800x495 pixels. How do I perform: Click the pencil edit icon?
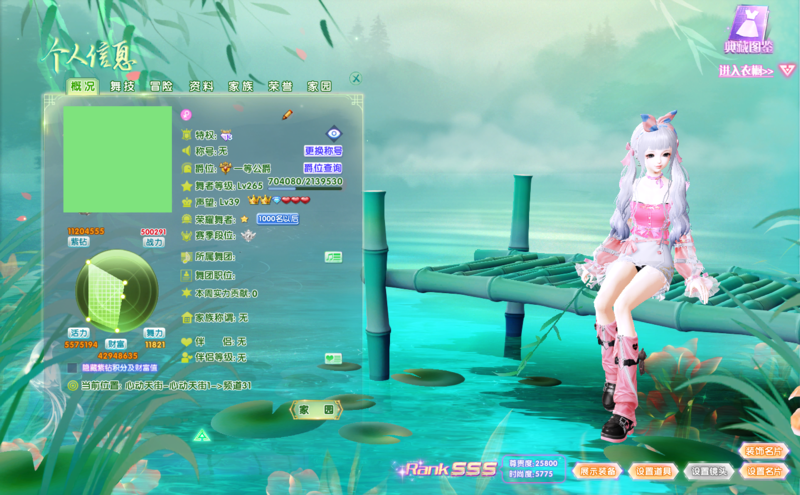287,115
